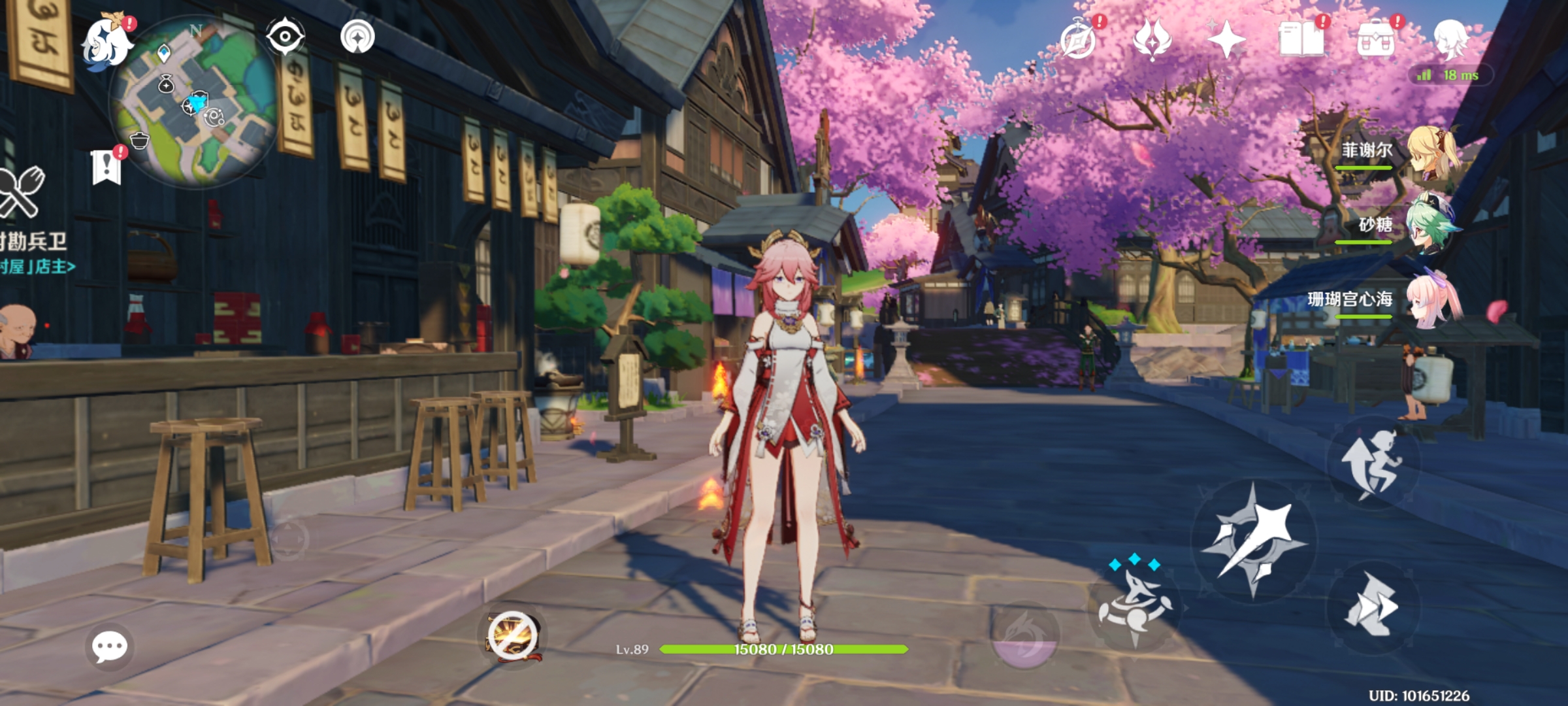
Task: Switch to party member 砂糖
Action: coord(1431,226)
